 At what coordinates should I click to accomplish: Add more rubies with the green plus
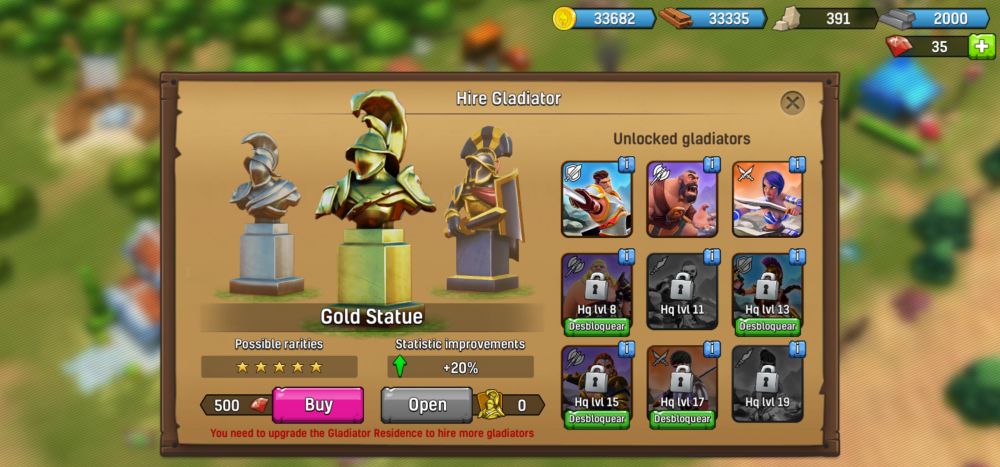[982, 46]
